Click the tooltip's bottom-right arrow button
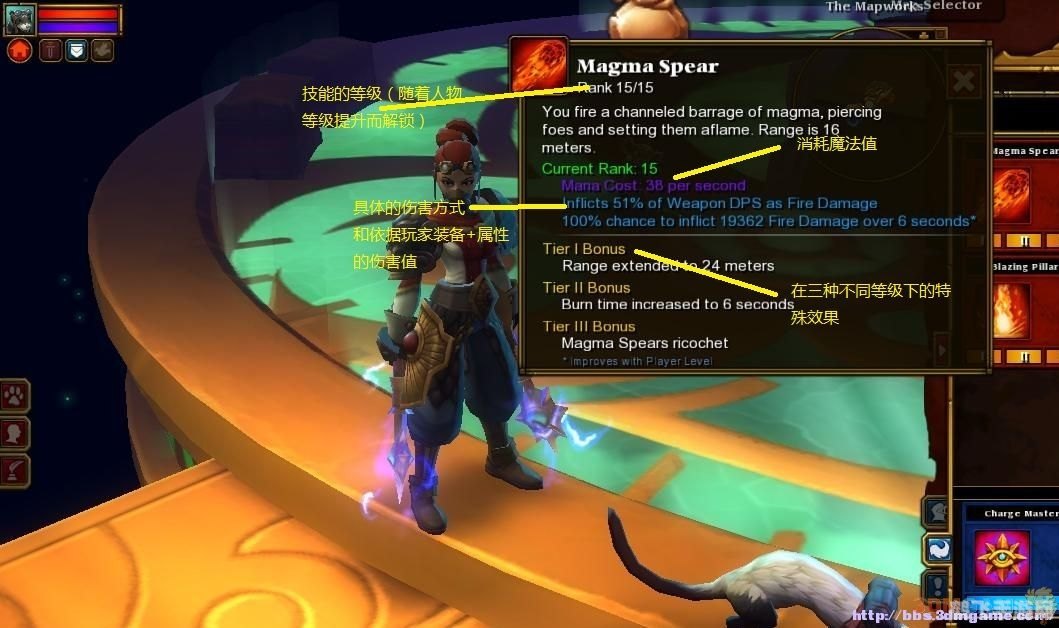Image resolution: width=1059 pixels, height=628 pixels. click(940, 350)
